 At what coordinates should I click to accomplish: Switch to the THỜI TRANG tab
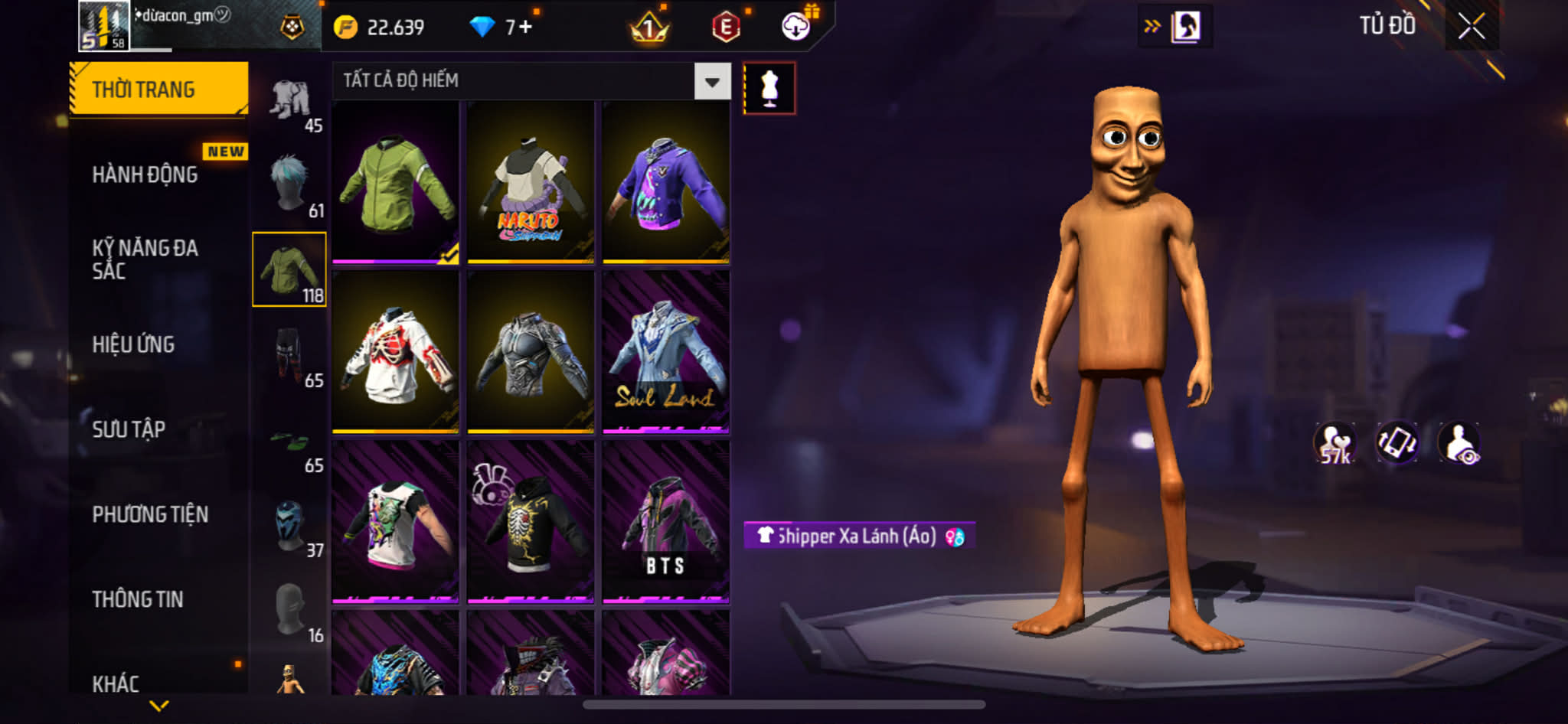point(158,90)
